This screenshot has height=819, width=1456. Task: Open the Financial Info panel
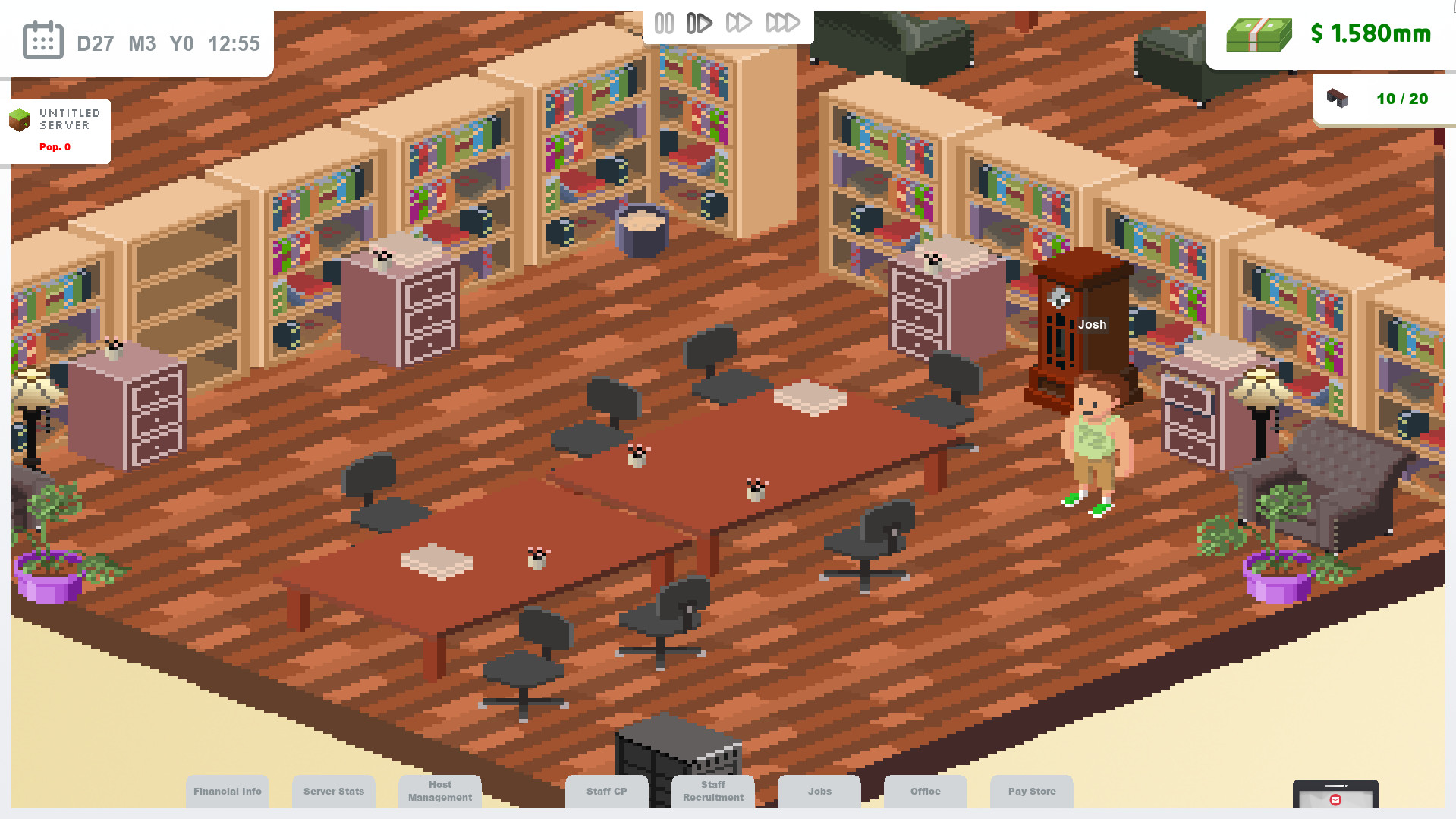(x=228, y=792)
